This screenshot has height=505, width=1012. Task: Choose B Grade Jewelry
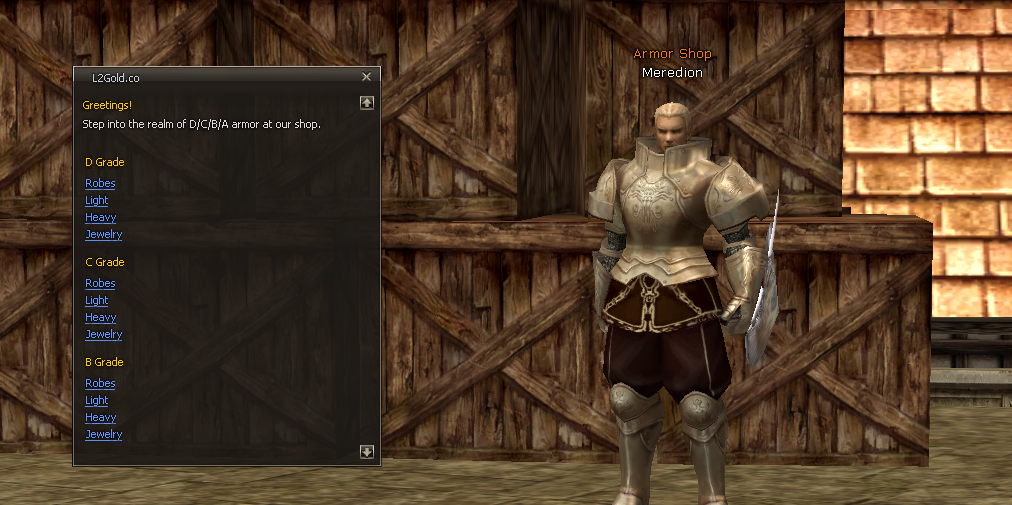[x=103, y=435]
